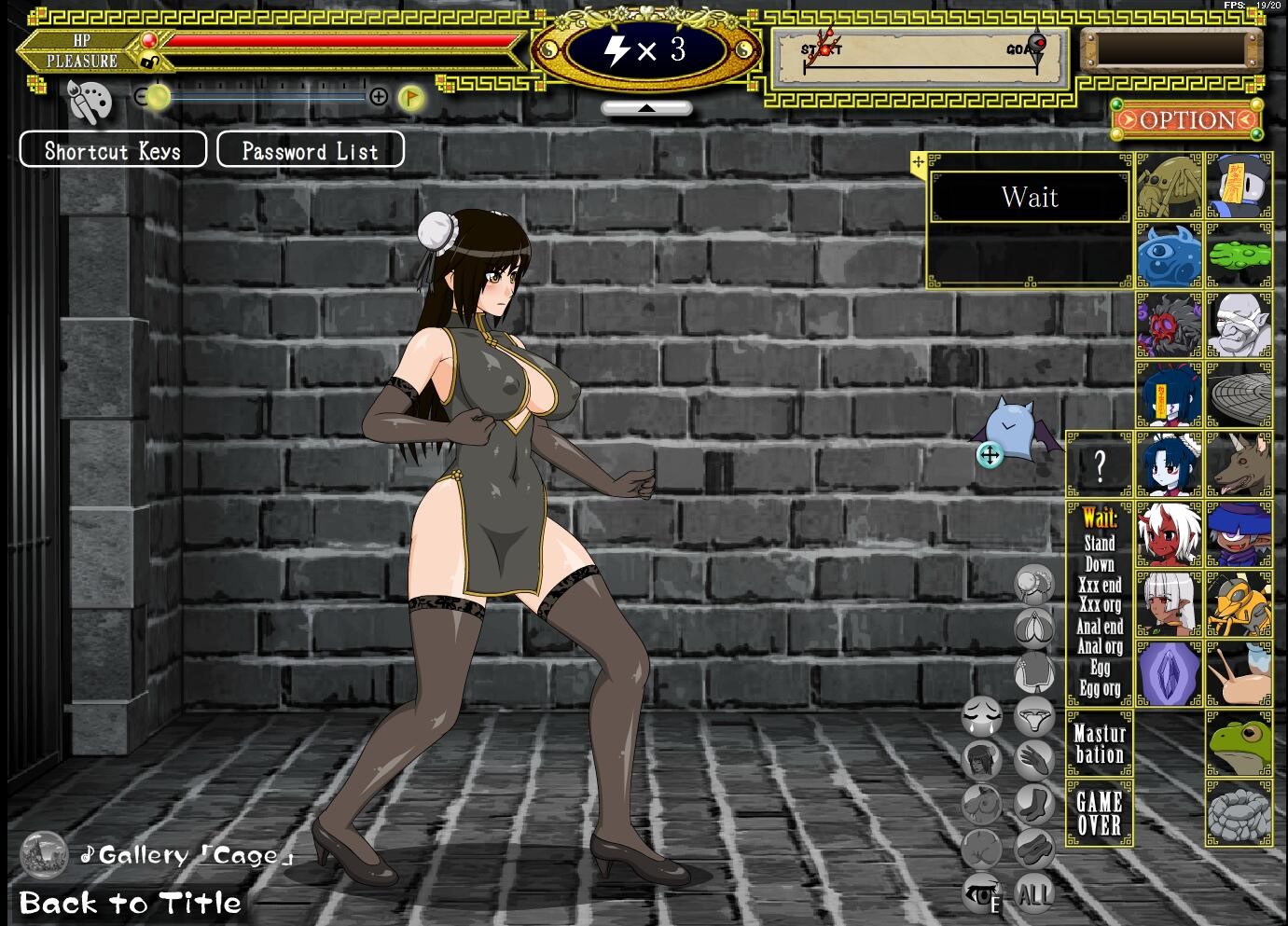Open the Shortcut Keys panel
This screenshot has height=926, width=1288.
click(x=113, y=150)
